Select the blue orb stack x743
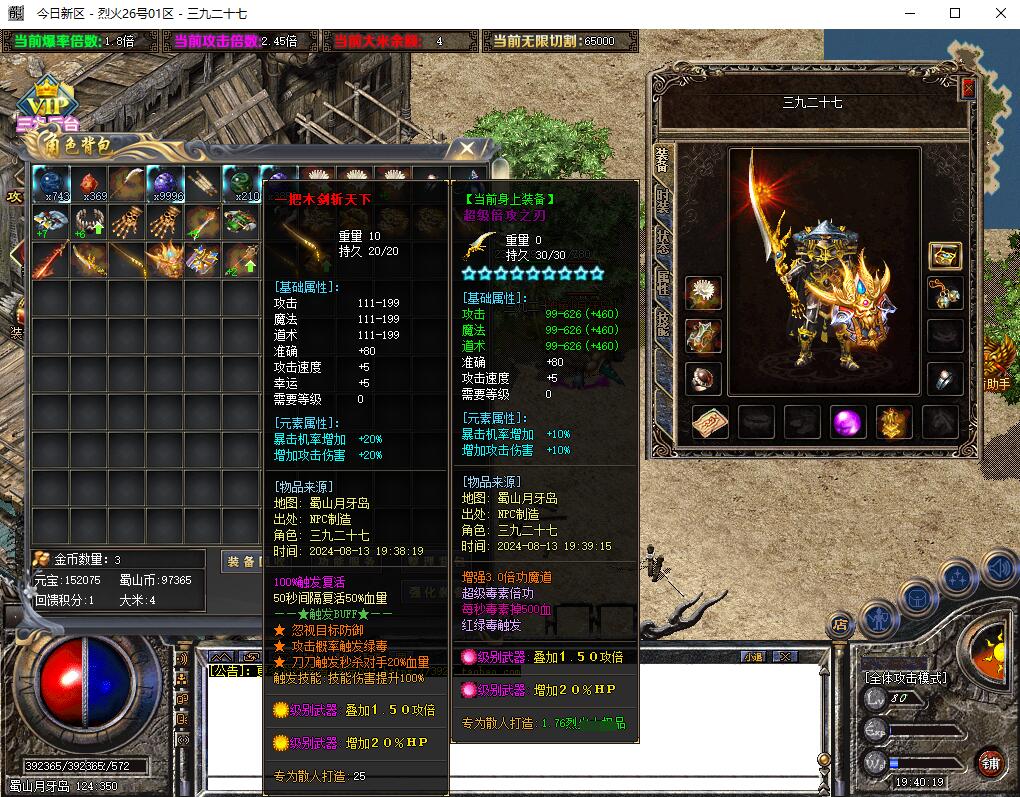This screenshot has height=797, width=1020. pyautogui.click(x=51, y=184)
